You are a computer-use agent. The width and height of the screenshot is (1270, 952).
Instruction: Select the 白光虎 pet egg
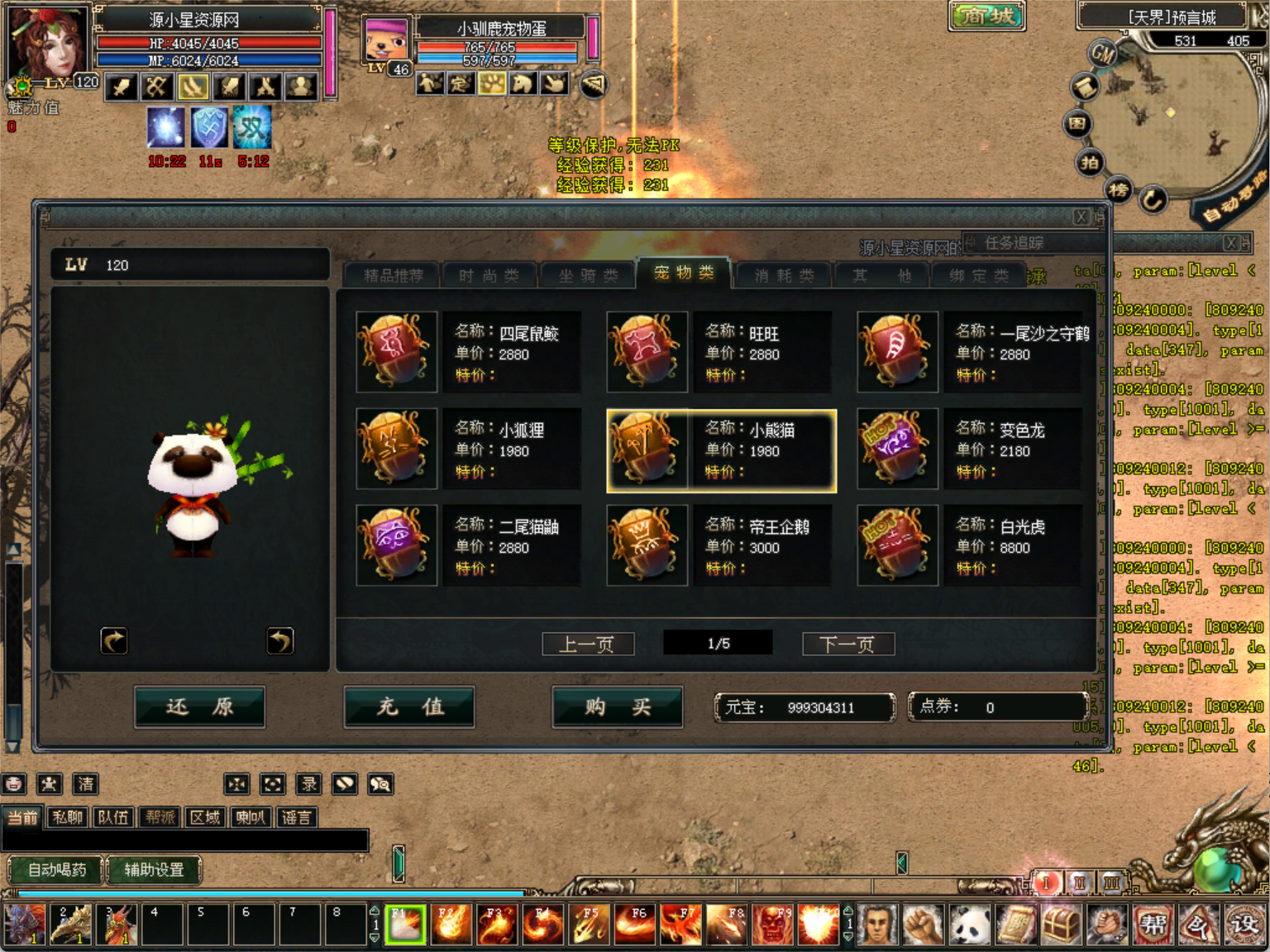coord(897,545)
